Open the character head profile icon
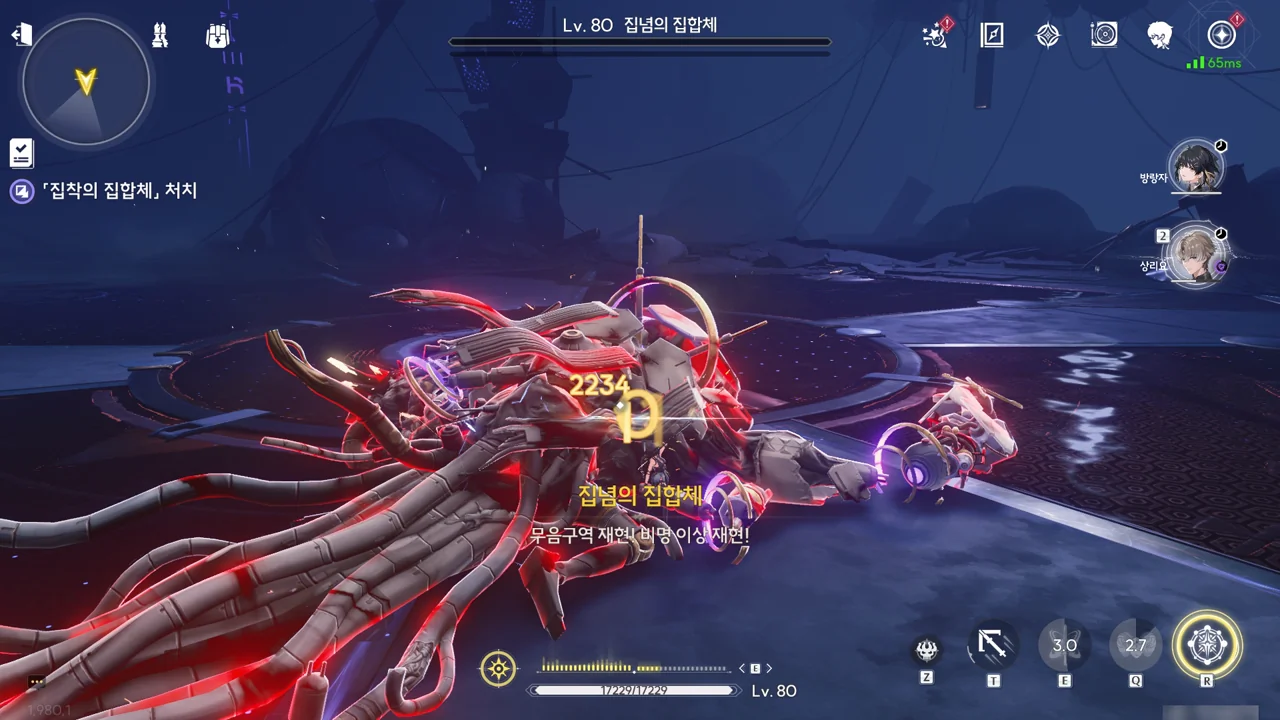 pos(1160,36)
